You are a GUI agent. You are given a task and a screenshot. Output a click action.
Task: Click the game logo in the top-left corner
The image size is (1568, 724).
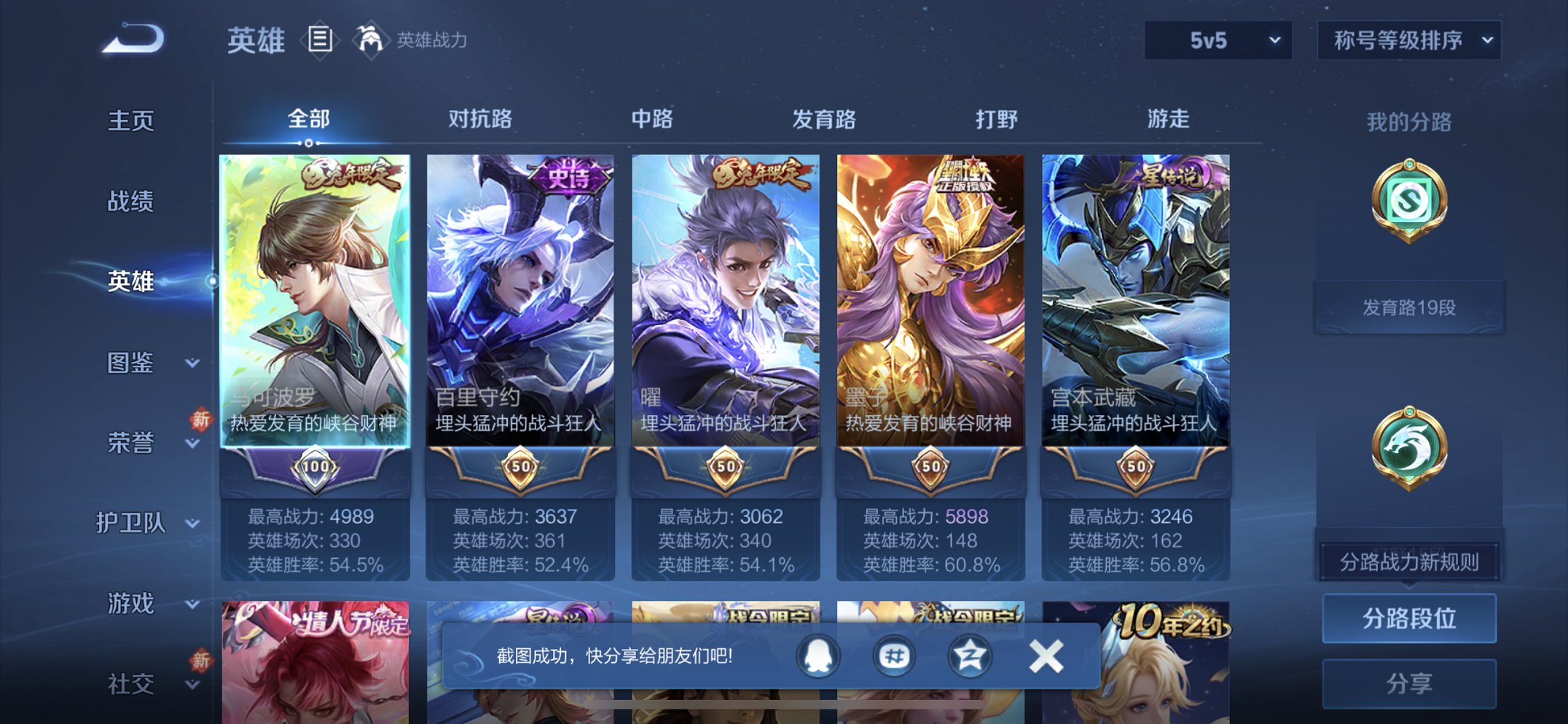(131, 40)
